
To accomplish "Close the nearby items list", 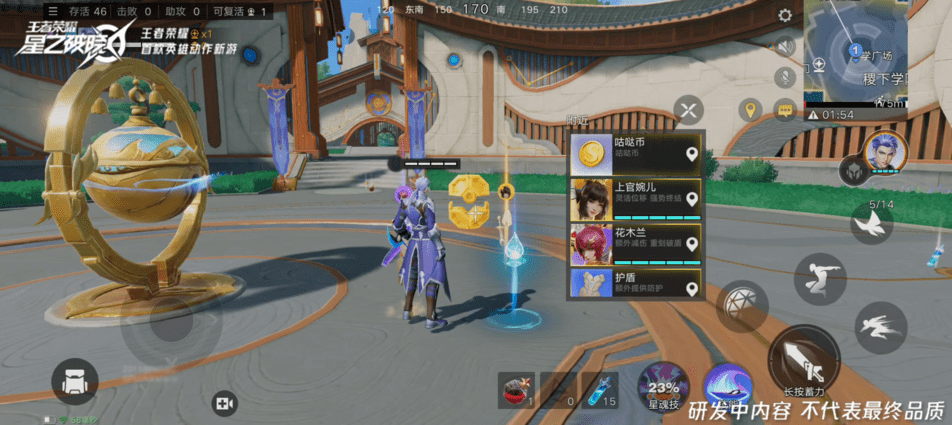I will click(688, 108).
